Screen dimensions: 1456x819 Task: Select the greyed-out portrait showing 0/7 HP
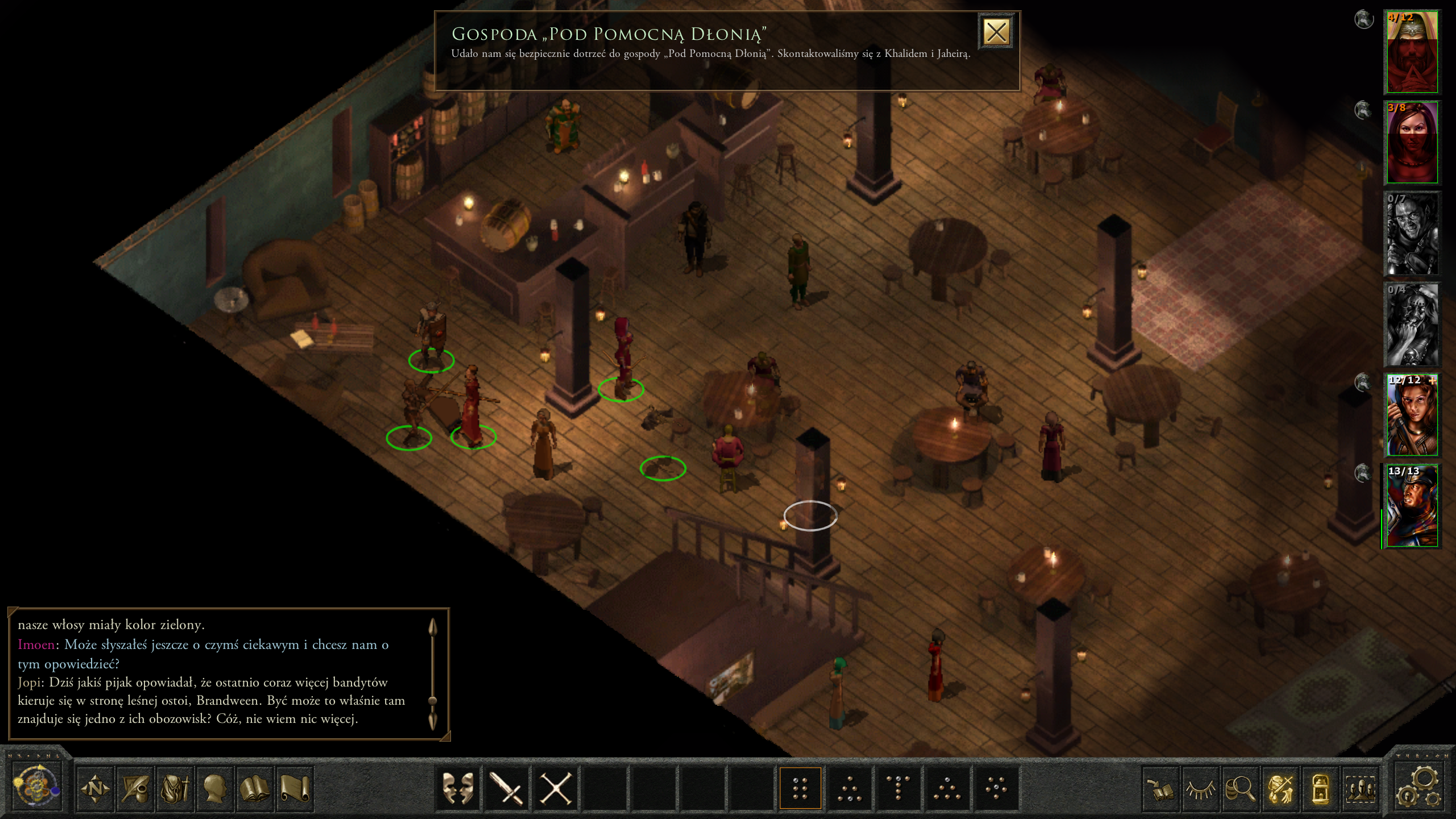[1412, 234]
